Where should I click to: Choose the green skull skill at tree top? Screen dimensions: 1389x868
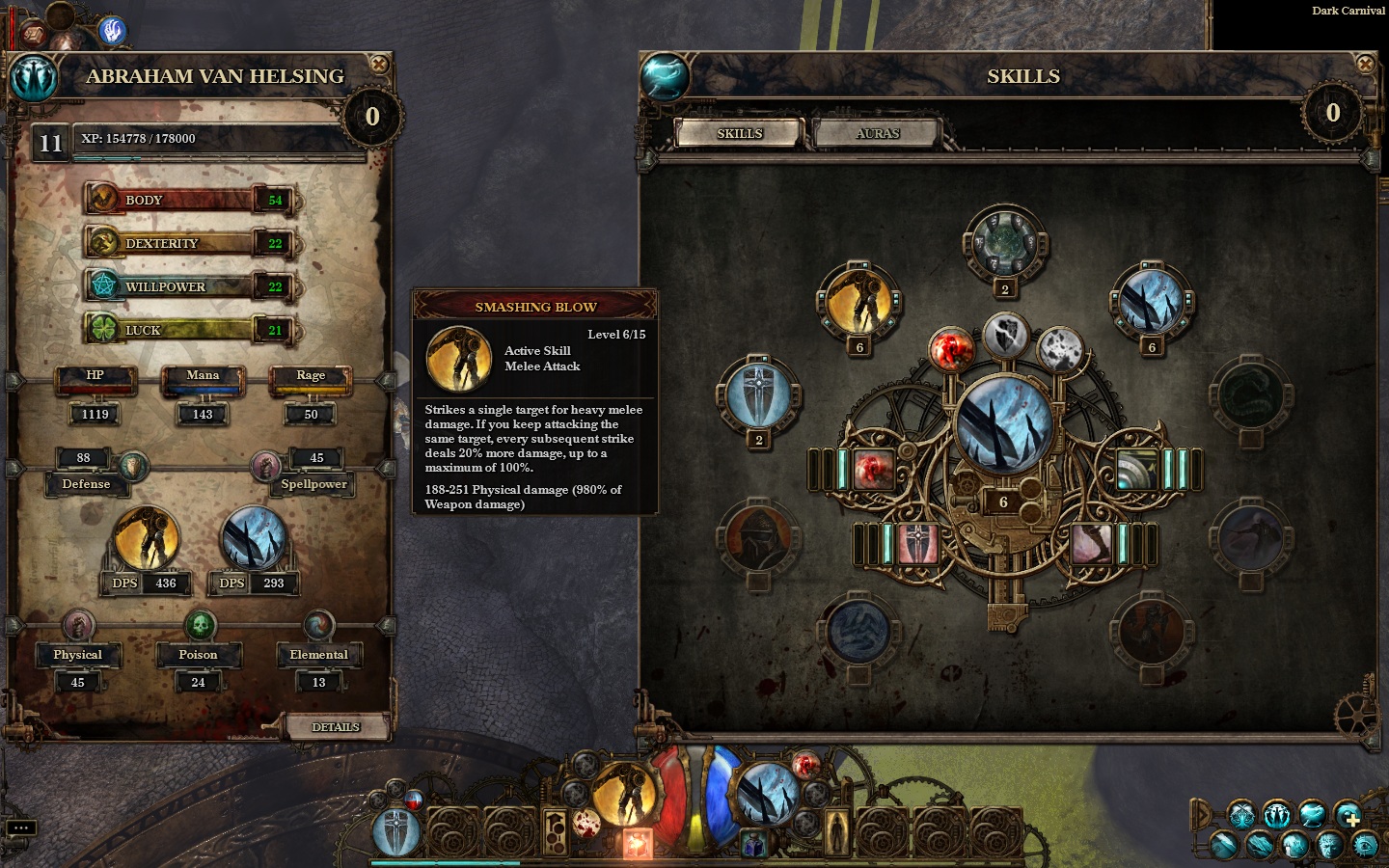coord(1004,243)
